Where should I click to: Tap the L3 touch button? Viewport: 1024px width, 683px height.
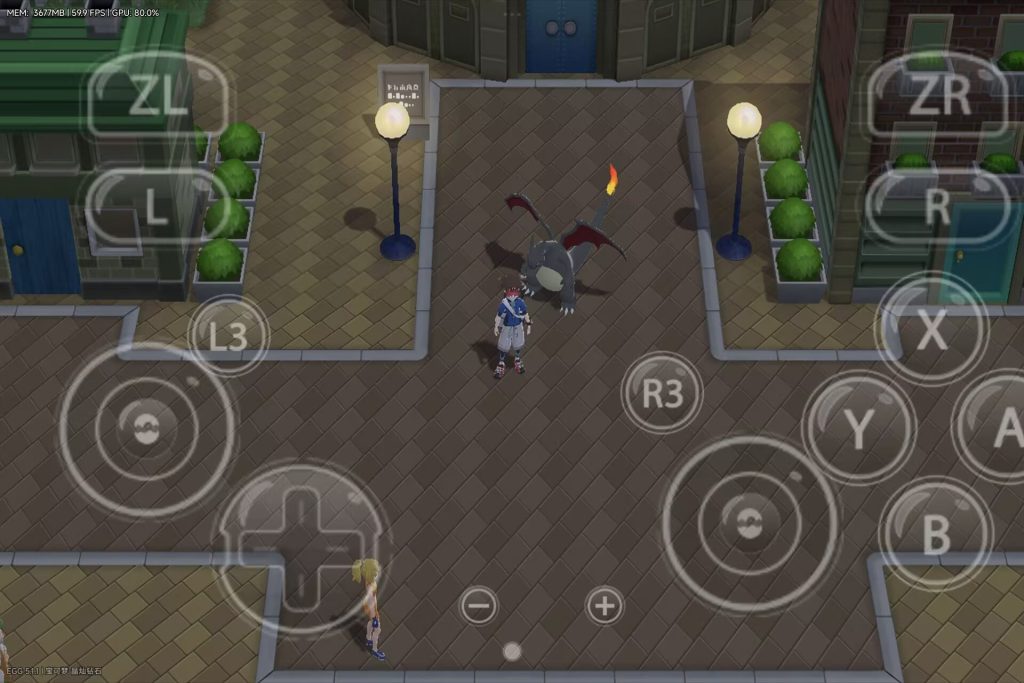[x=228, y=336]
